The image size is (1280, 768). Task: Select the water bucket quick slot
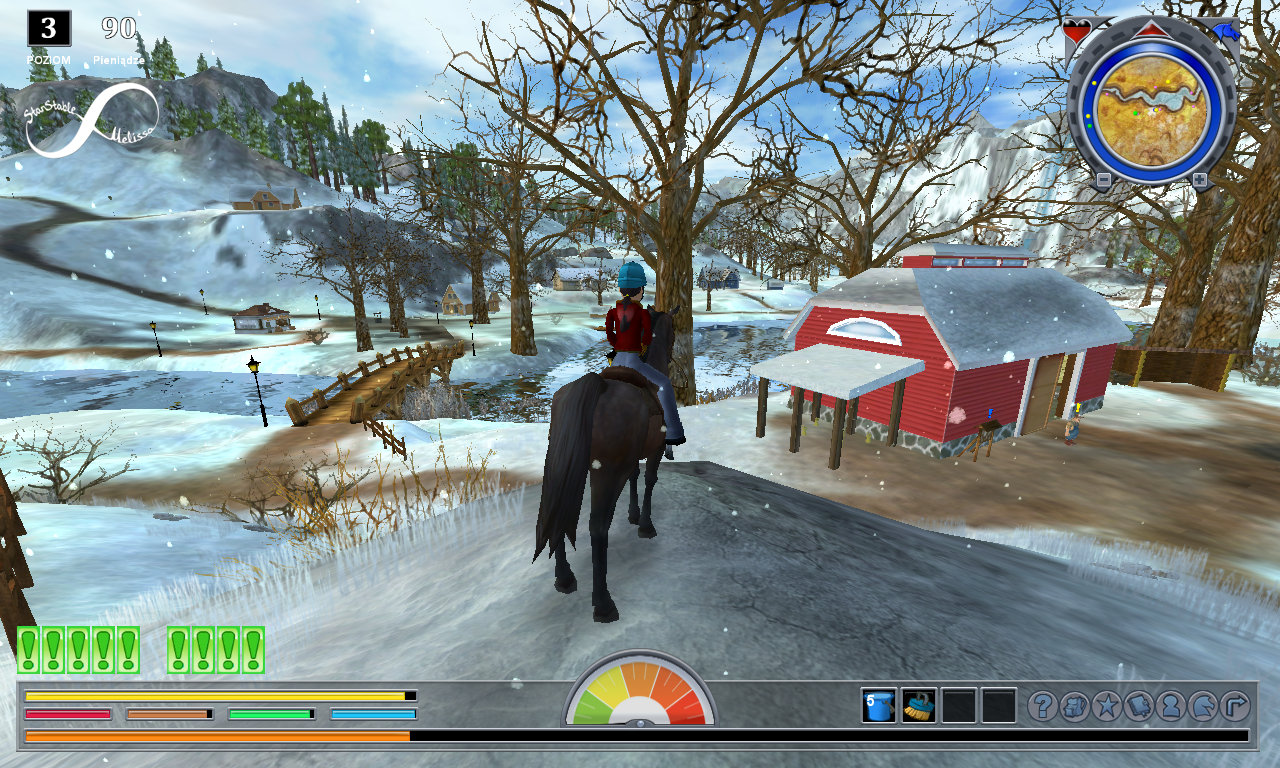tap(877, 707)
